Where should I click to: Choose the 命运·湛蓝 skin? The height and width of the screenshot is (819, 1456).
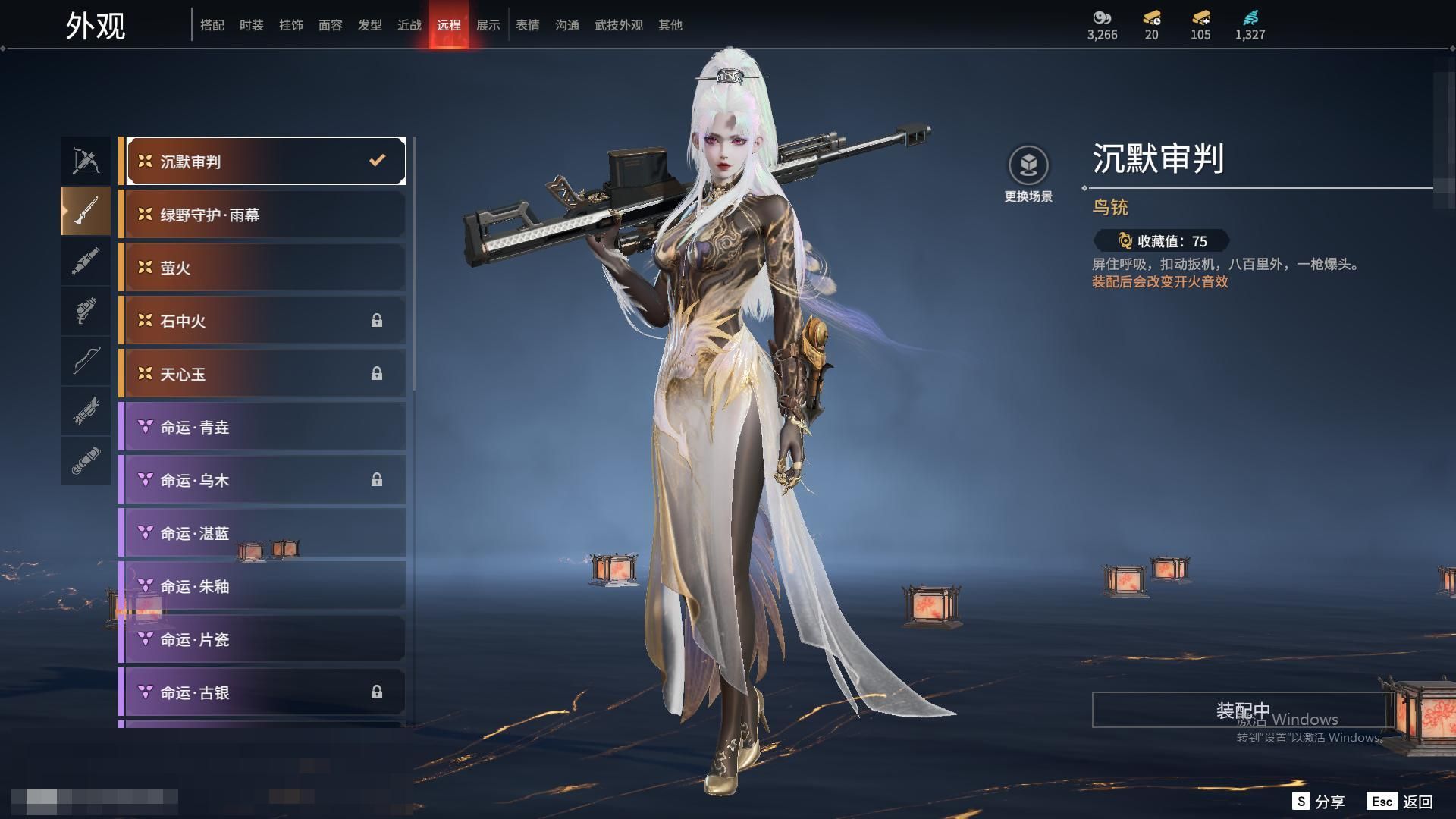click(262, 533)
